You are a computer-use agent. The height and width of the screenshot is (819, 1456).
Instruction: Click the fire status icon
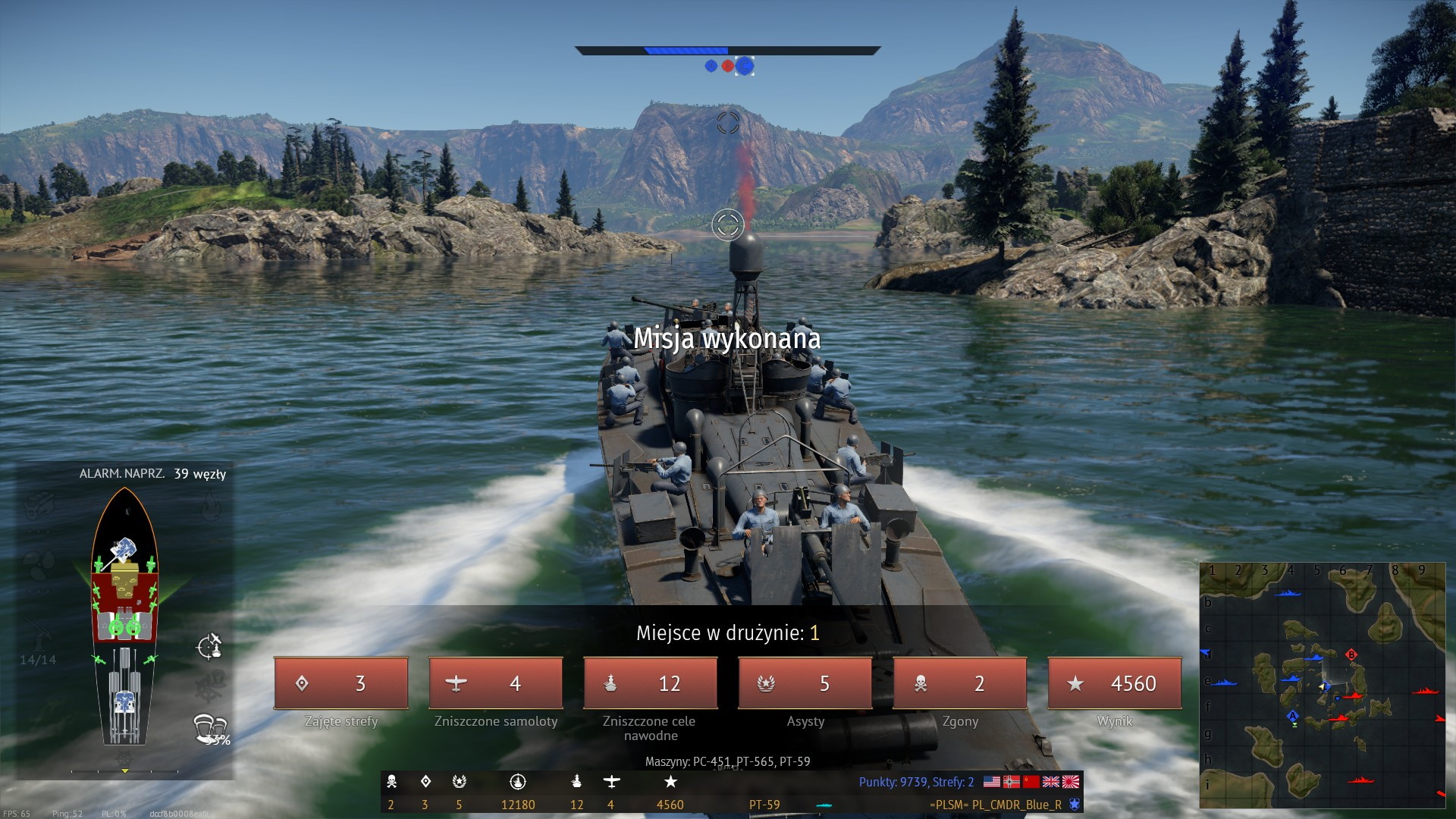pyautogui.click(x=210, y=506)
